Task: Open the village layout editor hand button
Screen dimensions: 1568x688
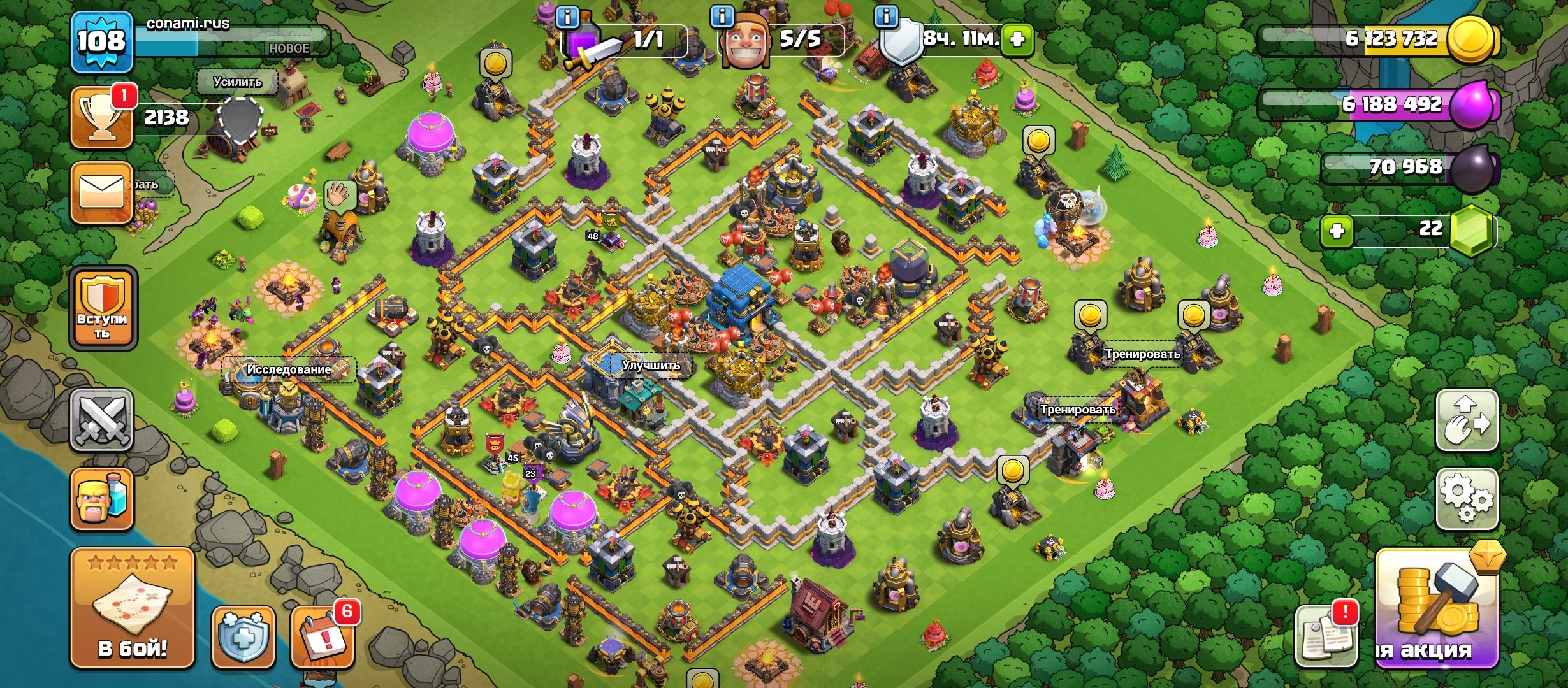Action: 1466,420
